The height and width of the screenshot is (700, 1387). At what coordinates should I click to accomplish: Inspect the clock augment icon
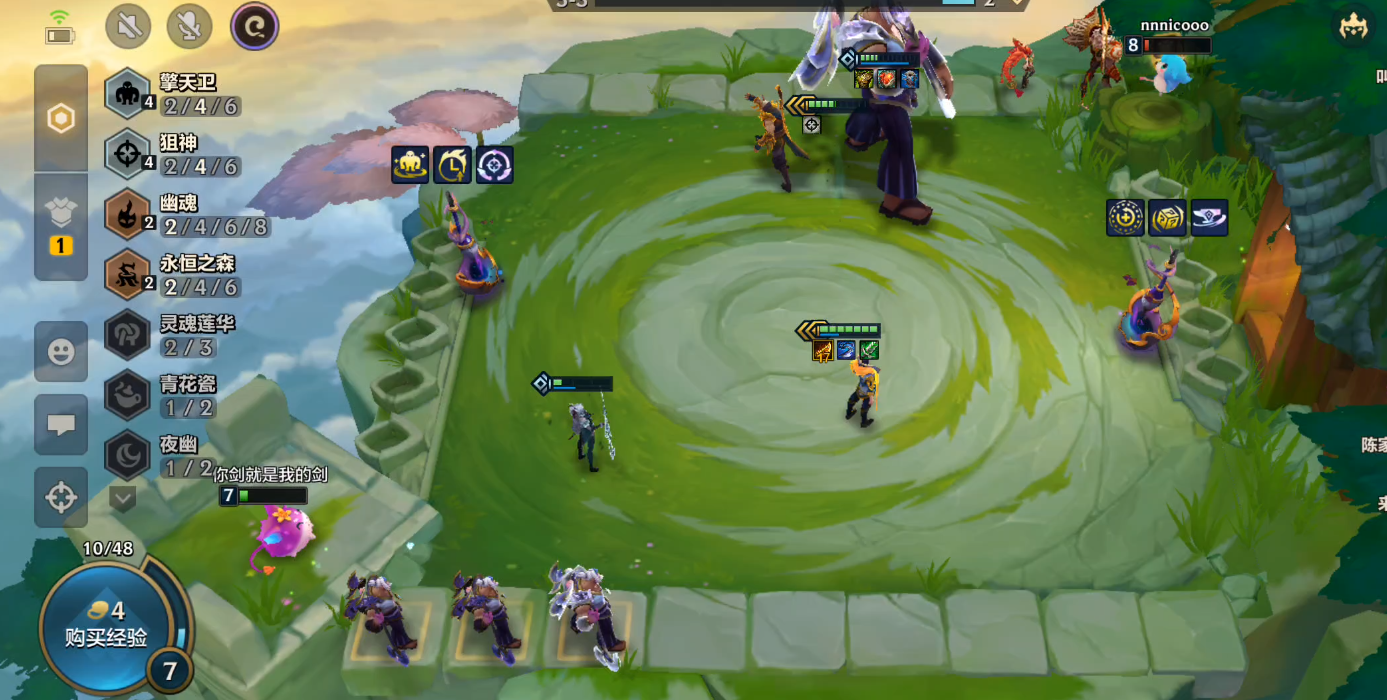coord(452,165)
